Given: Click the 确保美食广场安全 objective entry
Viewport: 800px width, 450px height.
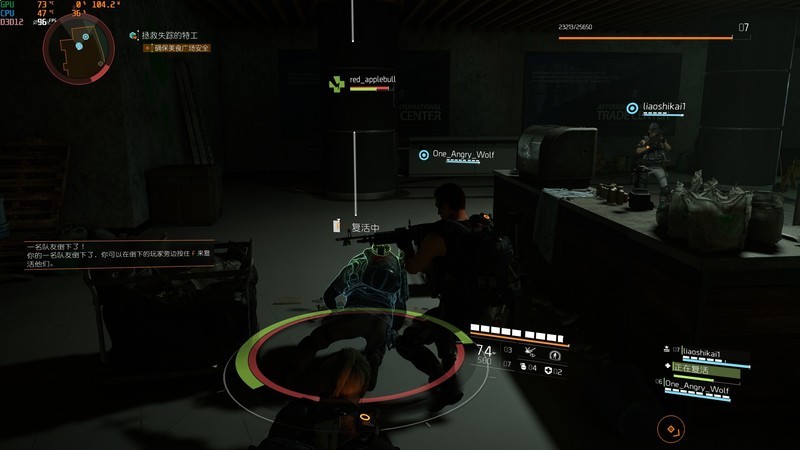Looking at the screenshot, I should click(x=182, y=47).
